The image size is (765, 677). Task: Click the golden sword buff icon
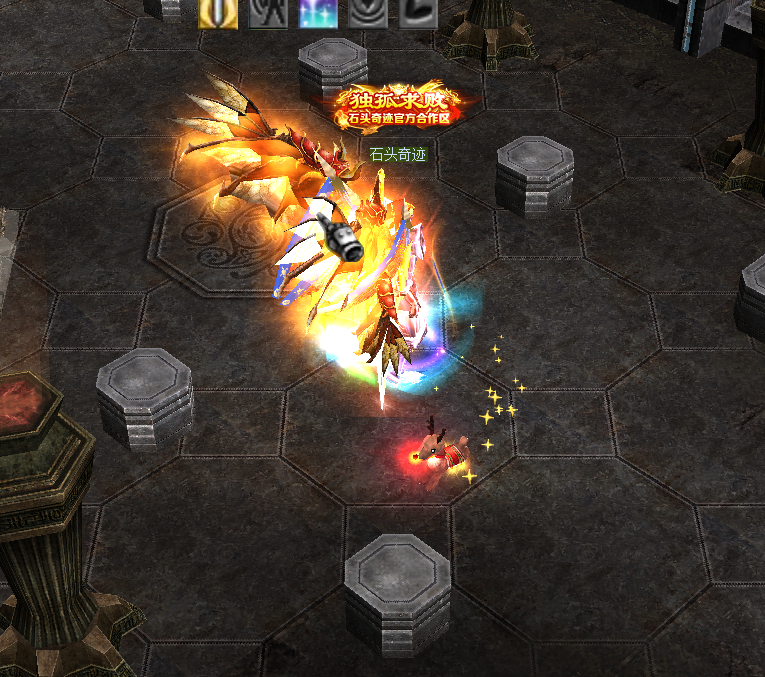point(218,12)
